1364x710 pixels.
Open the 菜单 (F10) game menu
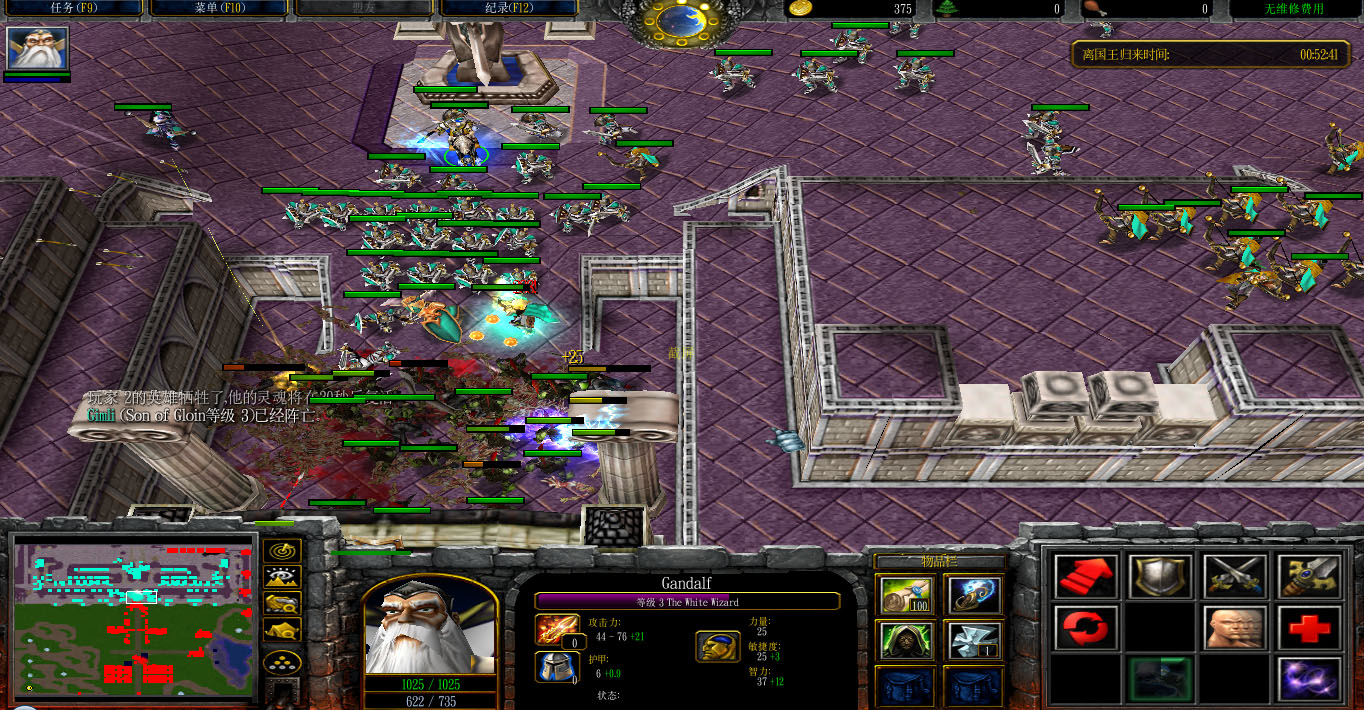[220, 9]
